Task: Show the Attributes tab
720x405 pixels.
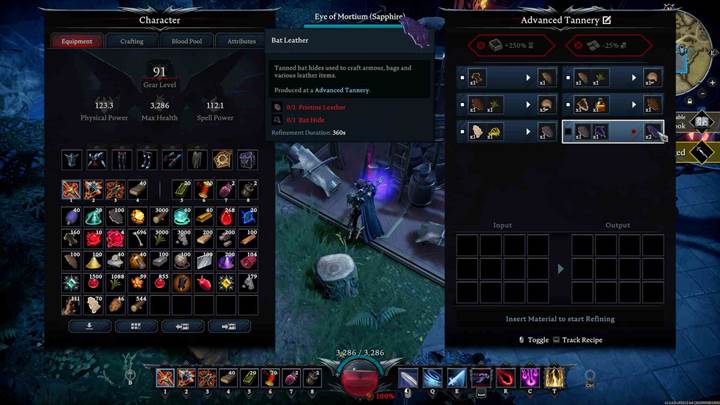Action: point(241,41)
